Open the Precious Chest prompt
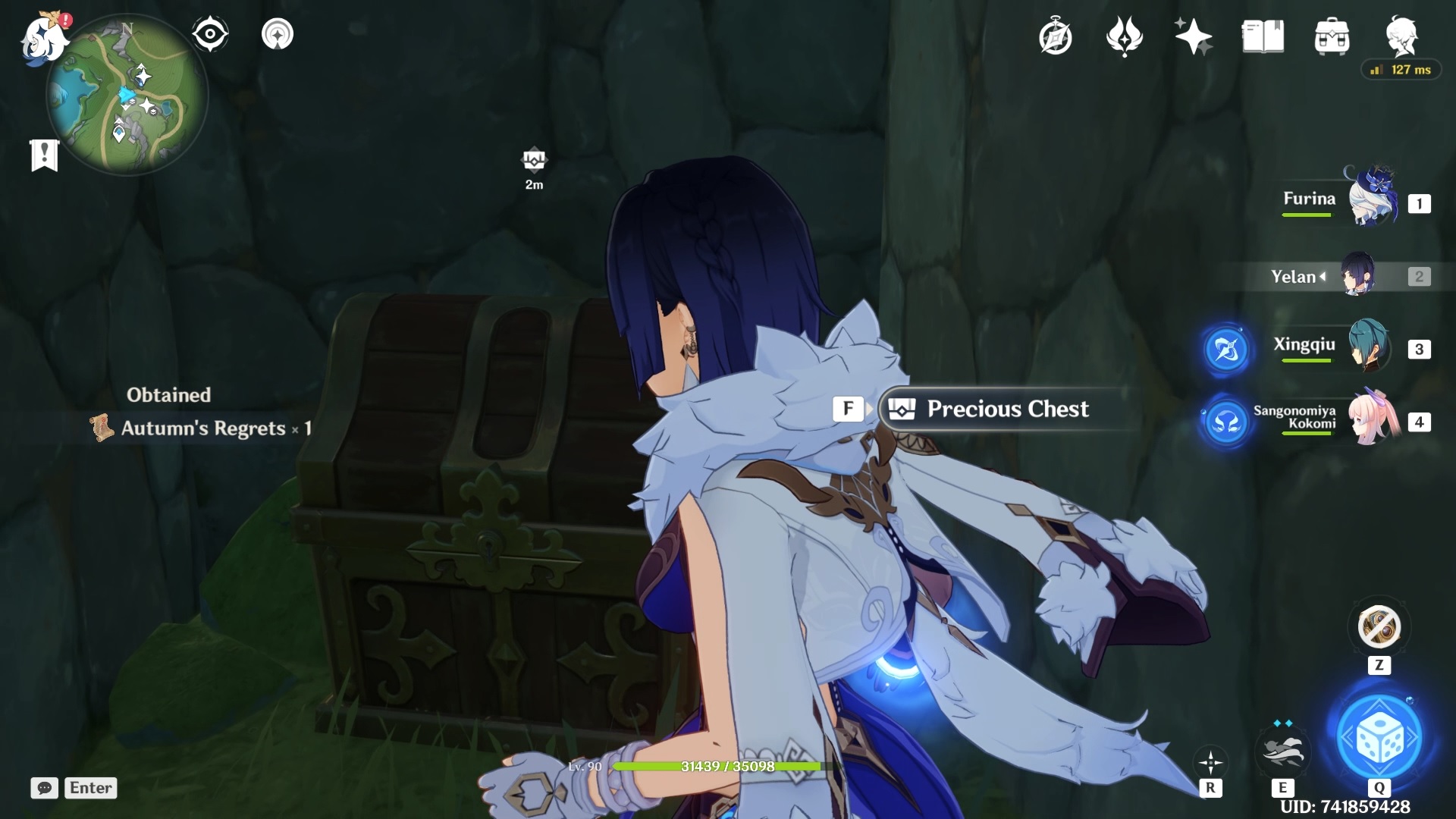The width and height of the screenshot is (1456, 819). click(x=1006, y=409)
